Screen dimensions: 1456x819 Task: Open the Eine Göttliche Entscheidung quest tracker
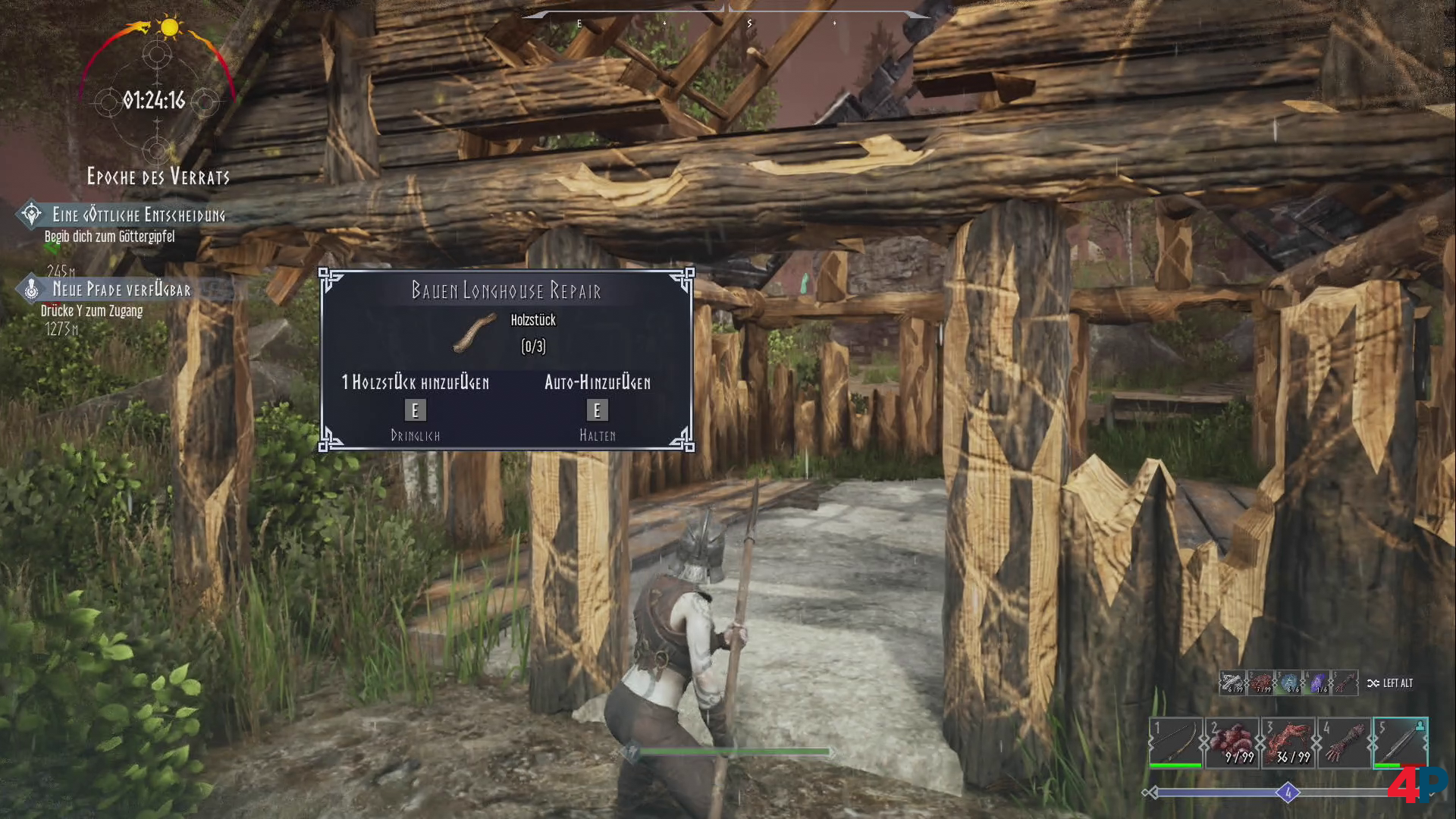pyautogui.click(x=138, y=215)
